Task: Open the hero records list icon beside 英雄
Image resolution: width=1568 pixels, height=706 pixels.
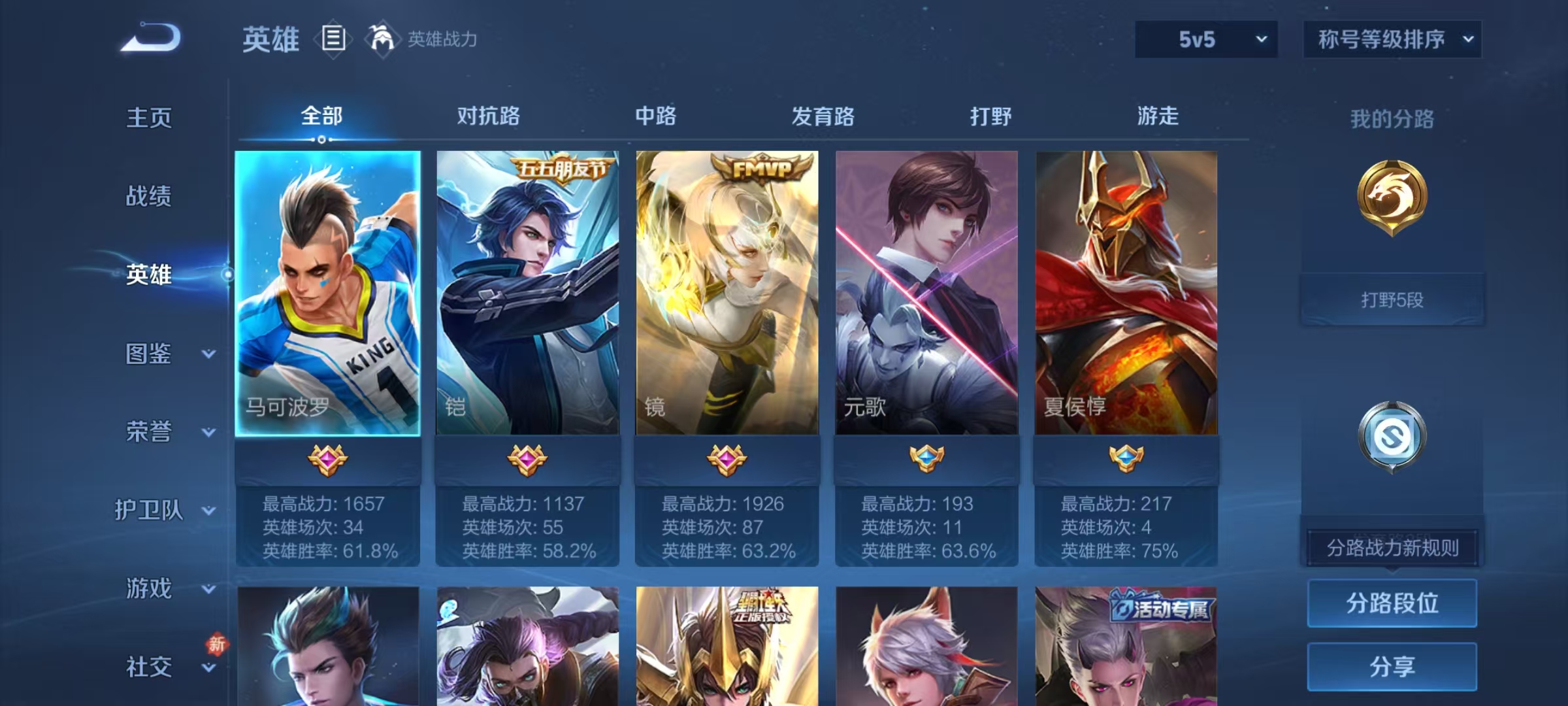Action: (333, 39)
